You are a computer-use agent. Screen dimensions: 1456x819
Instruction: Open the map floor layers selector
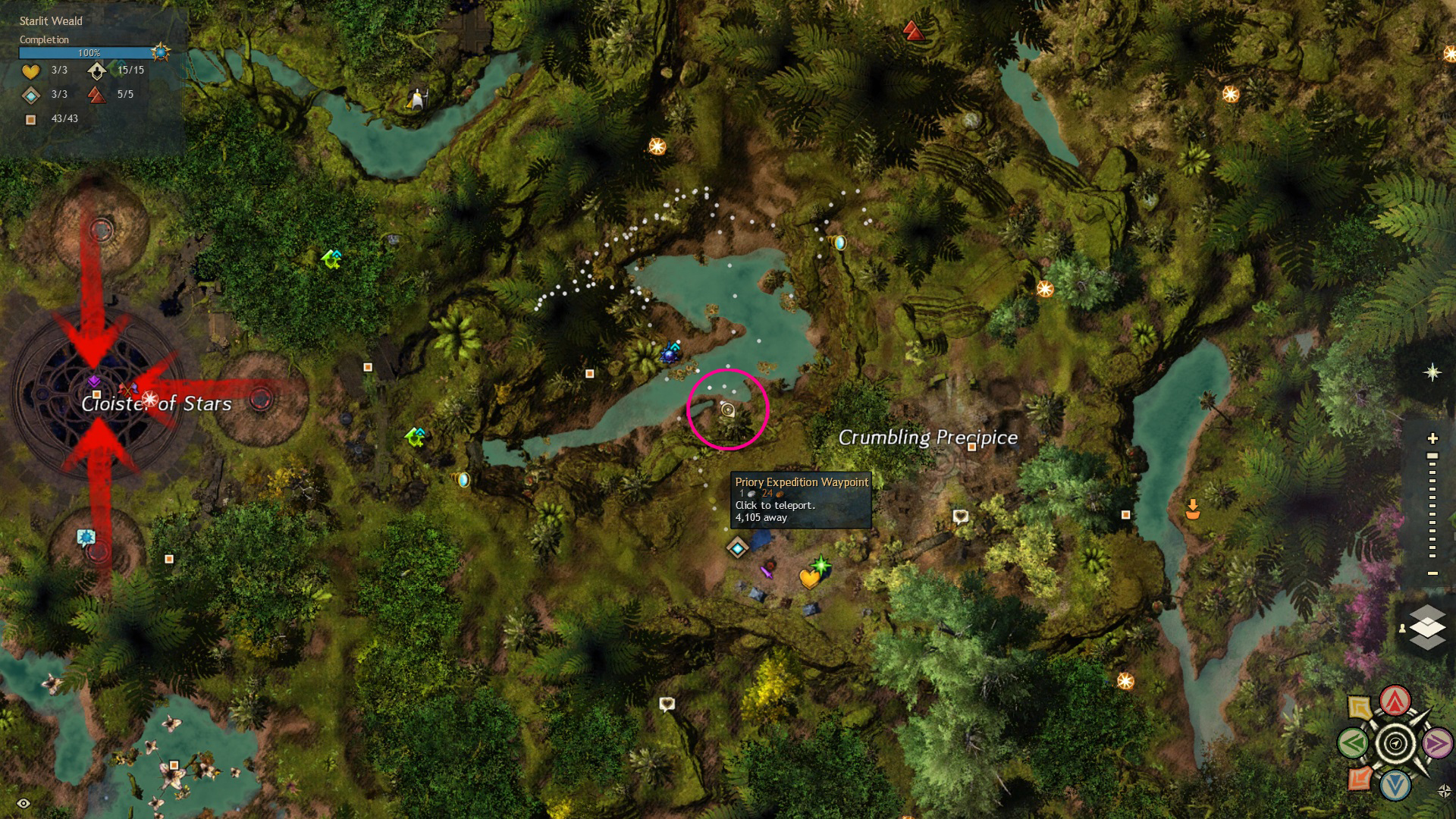click(1426, 627)
